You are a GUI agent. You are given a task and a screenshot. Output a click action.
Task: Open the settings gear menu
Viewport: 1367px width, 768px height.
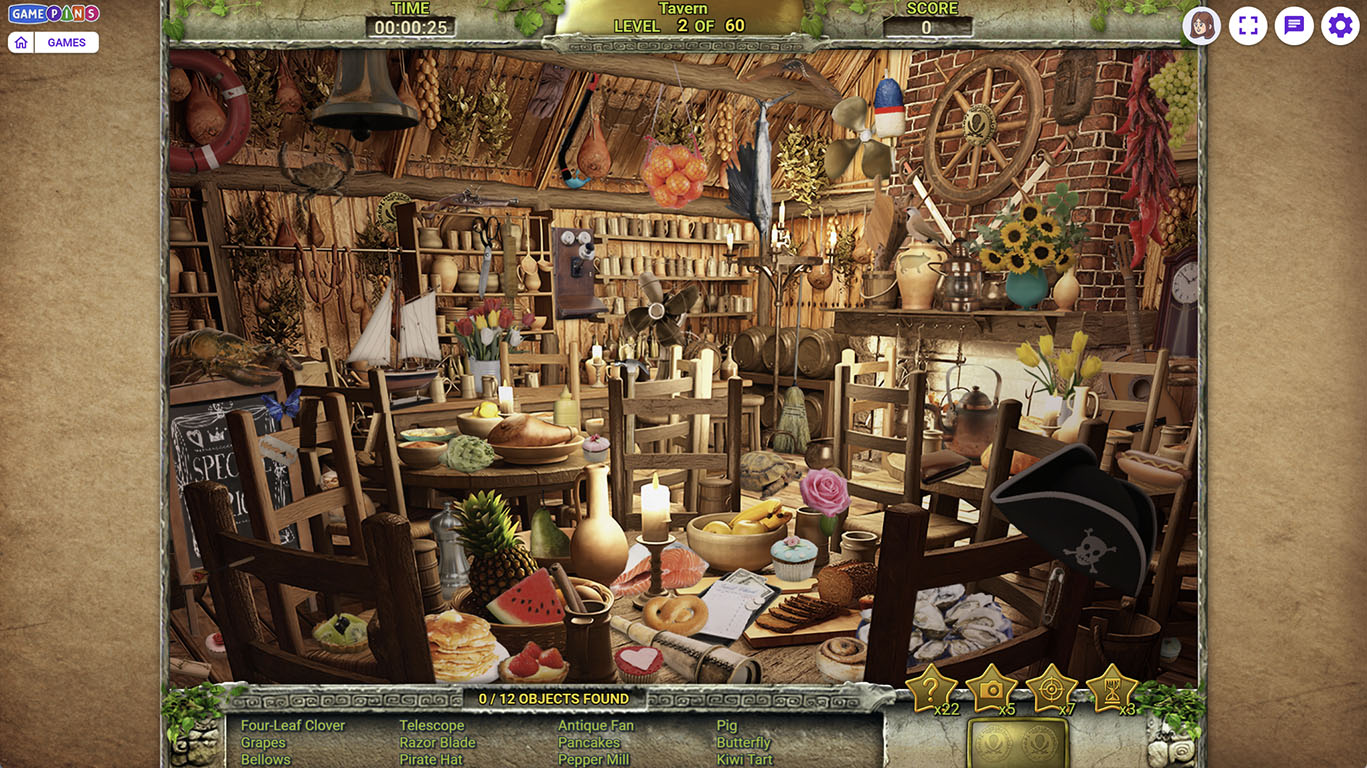coord(1340,26)
